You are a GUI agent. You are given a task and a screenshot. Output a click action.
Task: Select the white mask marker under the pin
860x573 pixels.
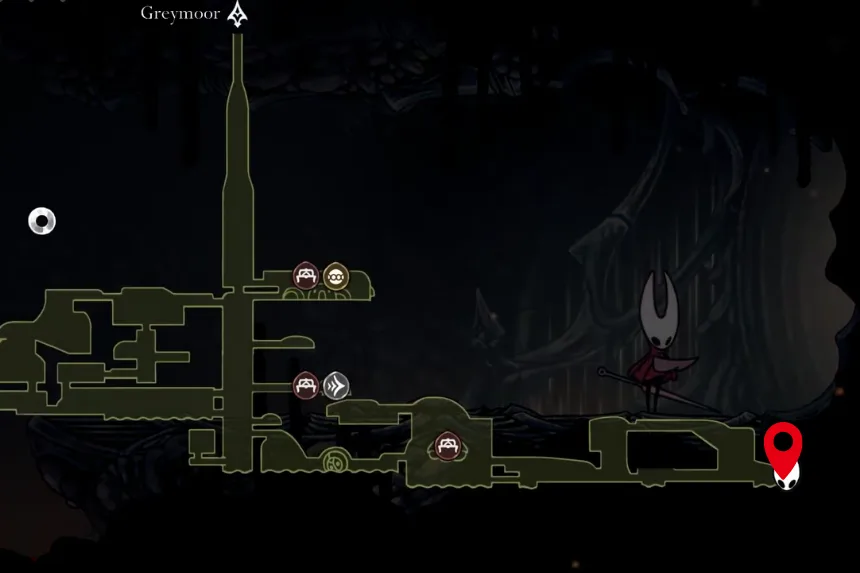(787, 475)
